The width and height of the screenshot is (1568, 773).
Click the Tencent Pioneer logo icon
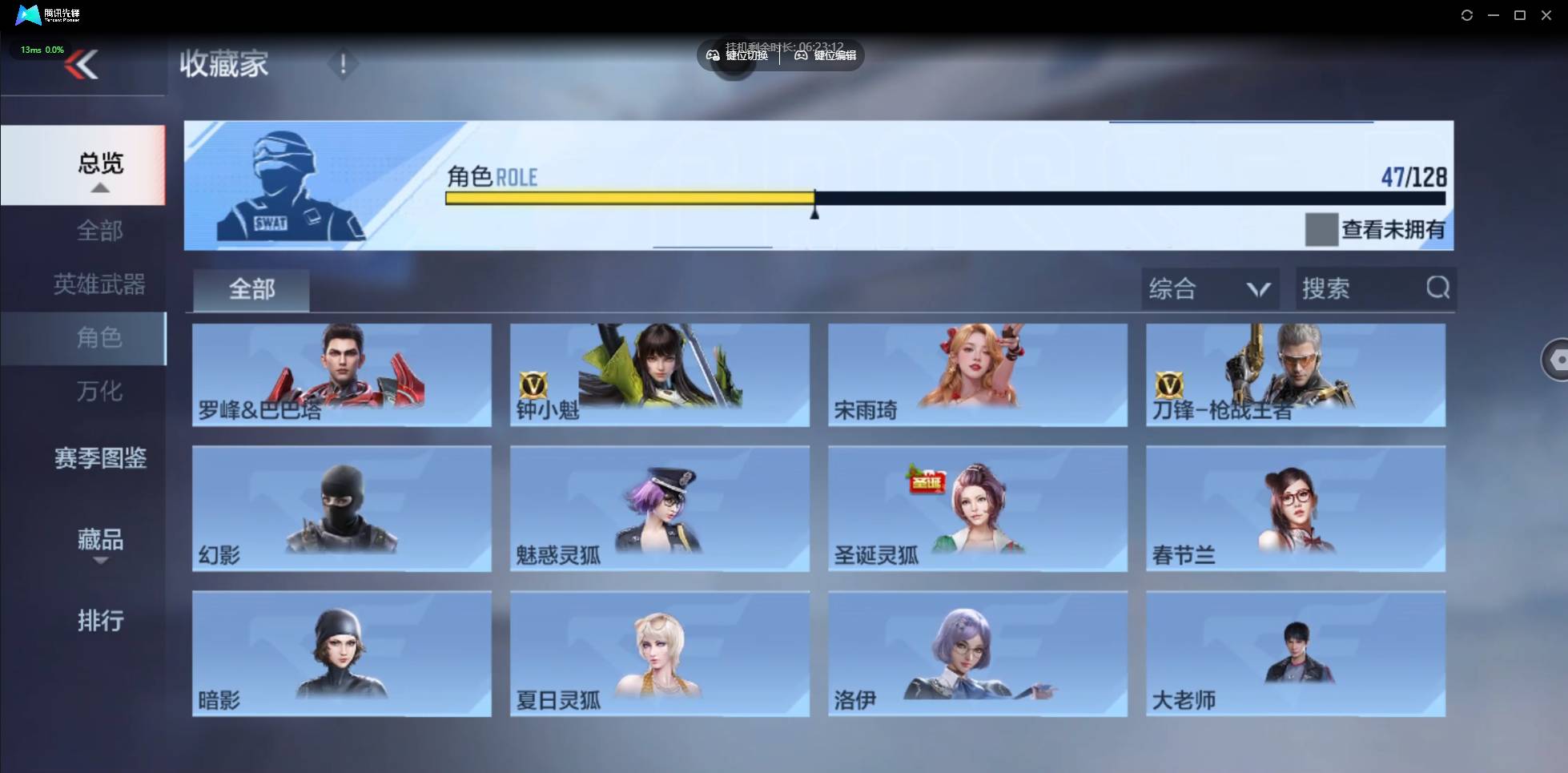click(x=26, y=14)
